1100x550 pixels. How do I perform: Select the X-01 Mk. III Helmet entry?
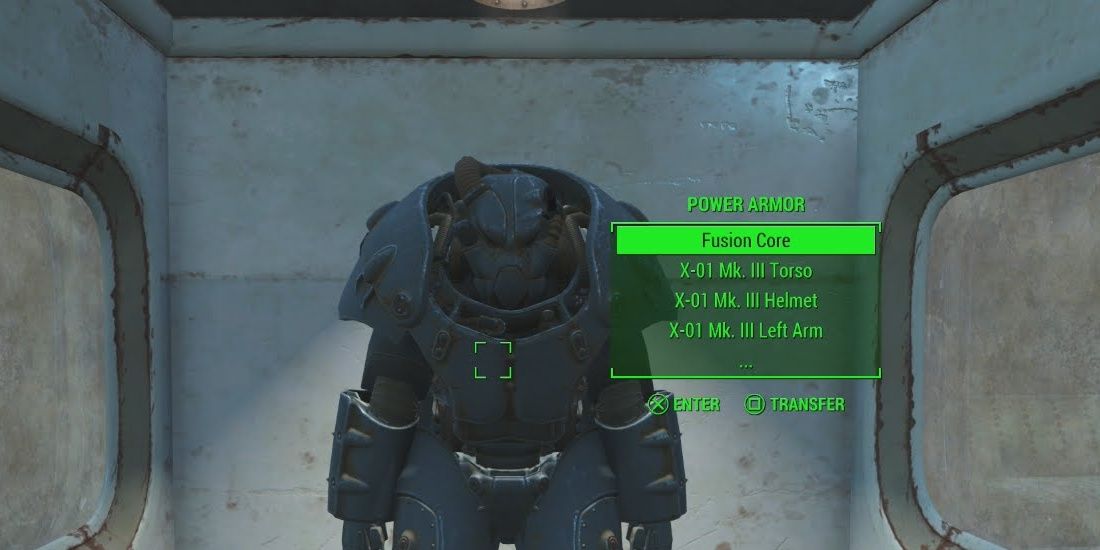pos(745,300)
